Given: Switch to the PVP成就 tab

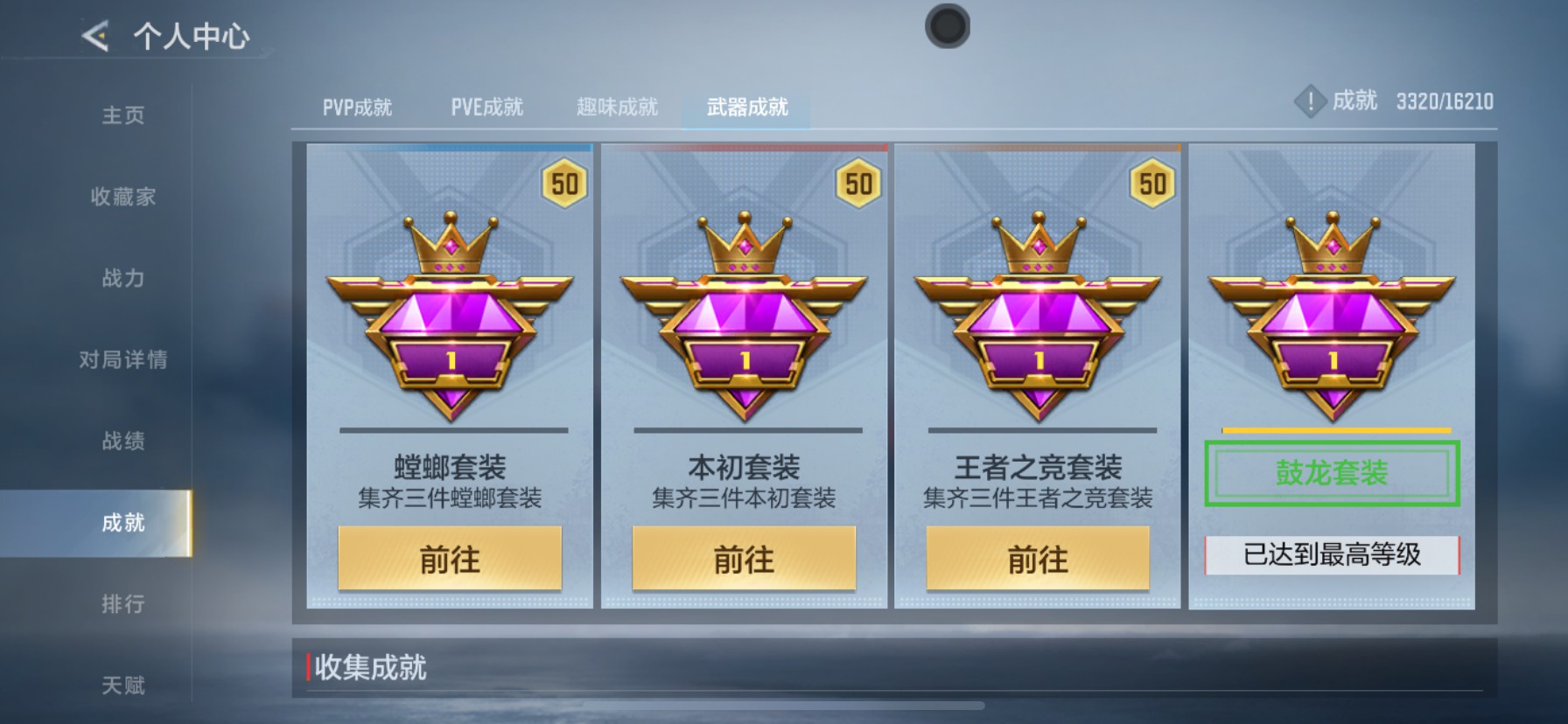Looking at the screenshot, I should tap(353, 106).
